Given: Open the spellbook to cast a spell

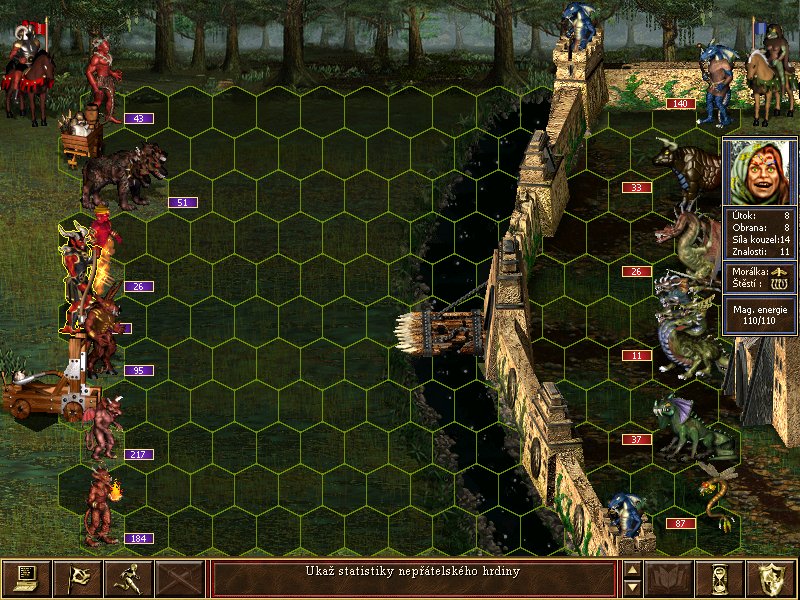Looking at the screenshot, I should (669, 578).
